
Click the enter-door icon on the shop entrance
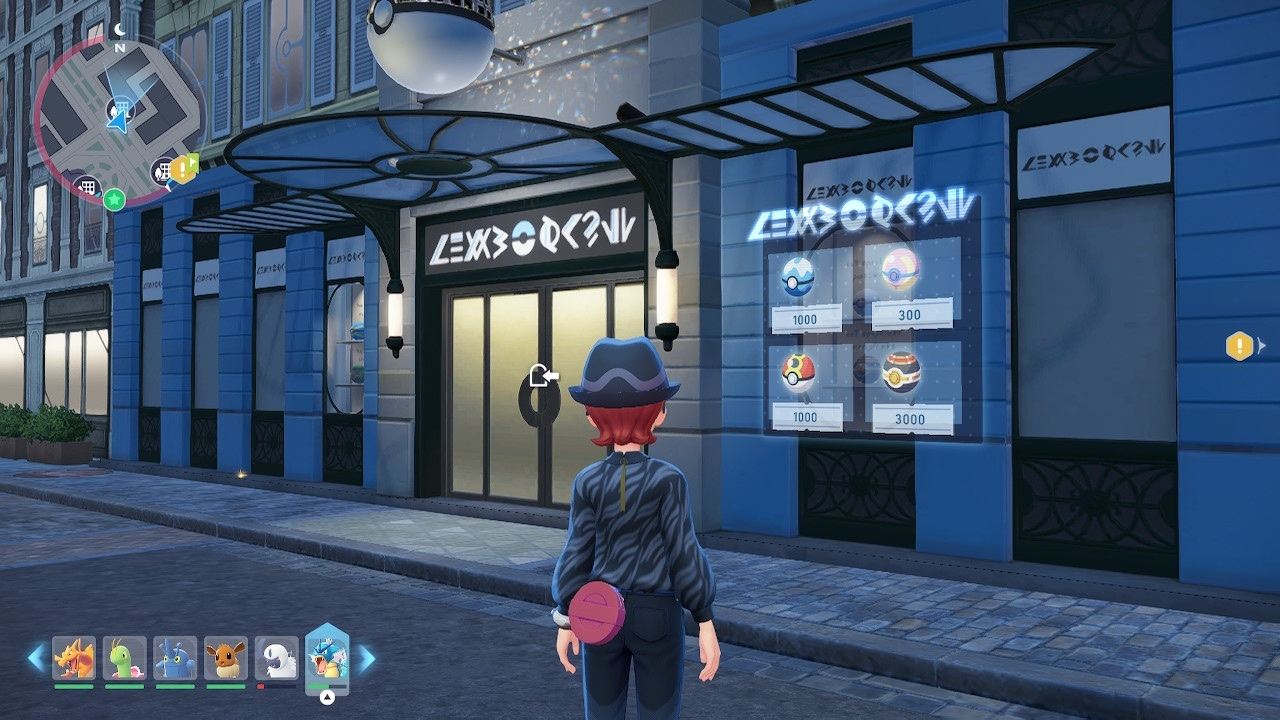pyautogui.click(x=543, y=377)
